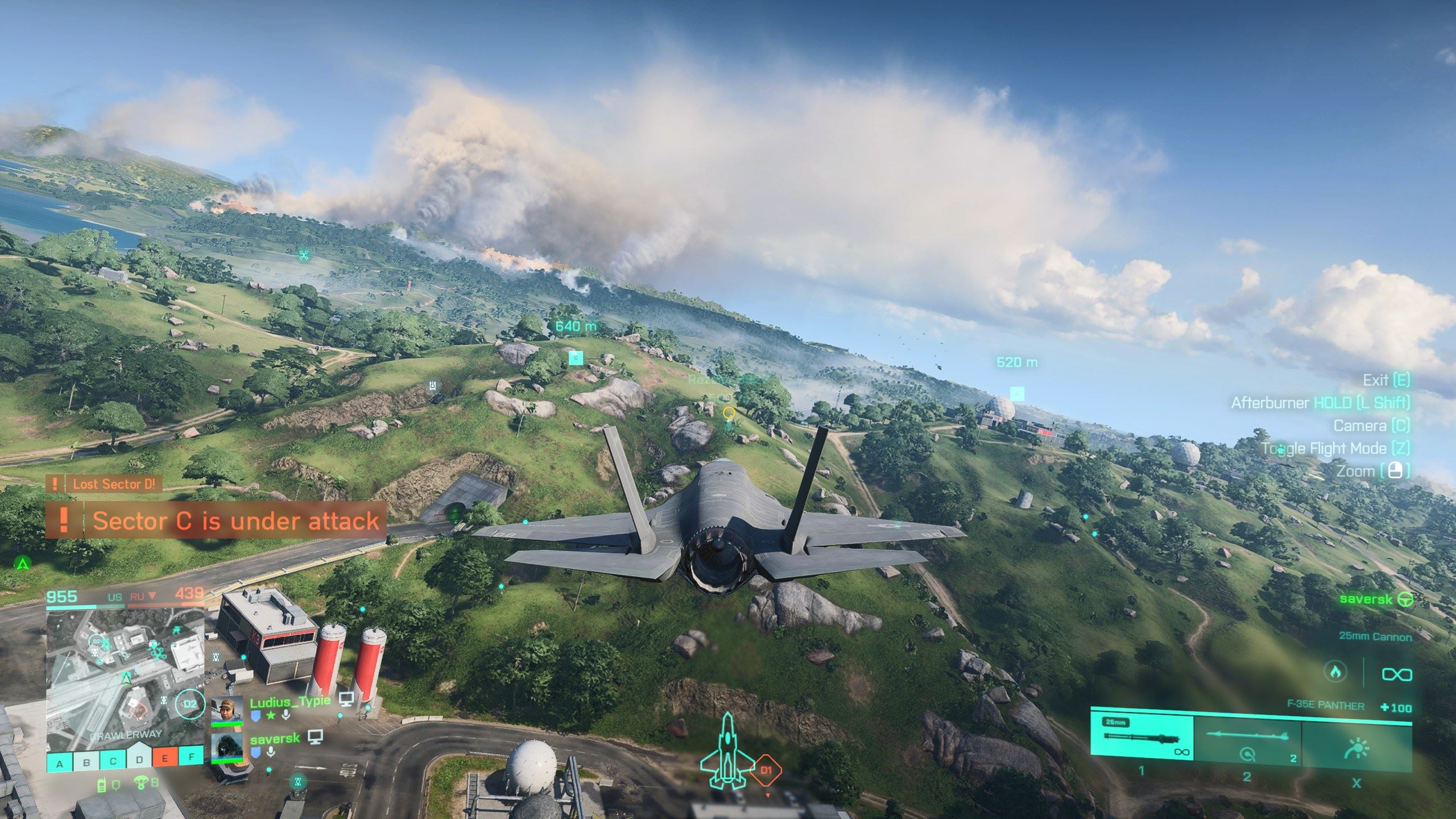Click Ludius_Typie's squad portrait

point(227,711)
